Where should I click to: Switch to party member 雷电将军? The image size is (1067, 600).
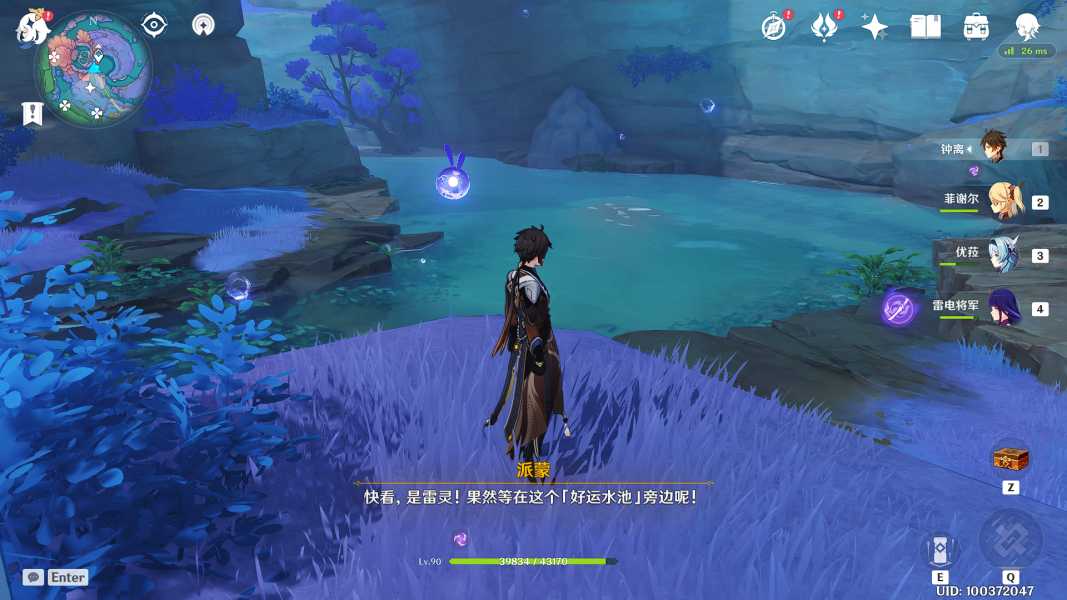(1003, 308)
